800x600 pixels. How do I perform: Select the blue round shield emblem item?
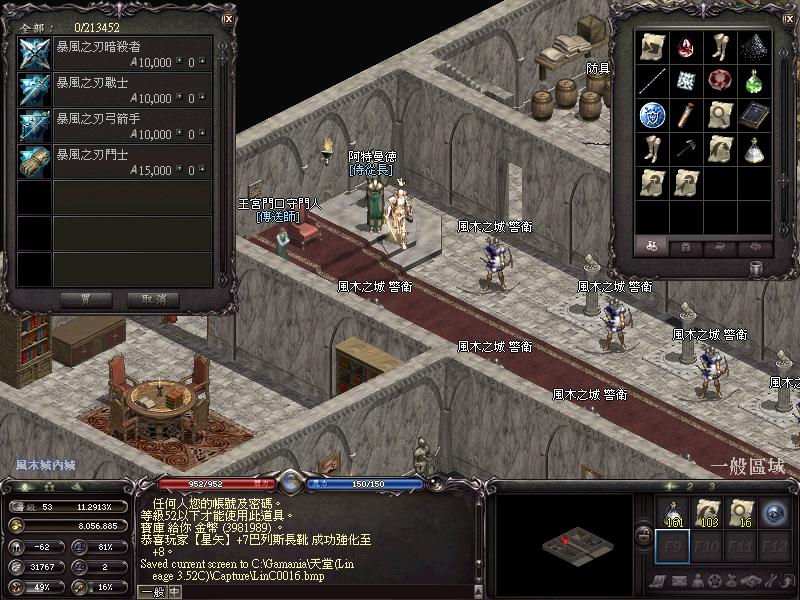652,115
